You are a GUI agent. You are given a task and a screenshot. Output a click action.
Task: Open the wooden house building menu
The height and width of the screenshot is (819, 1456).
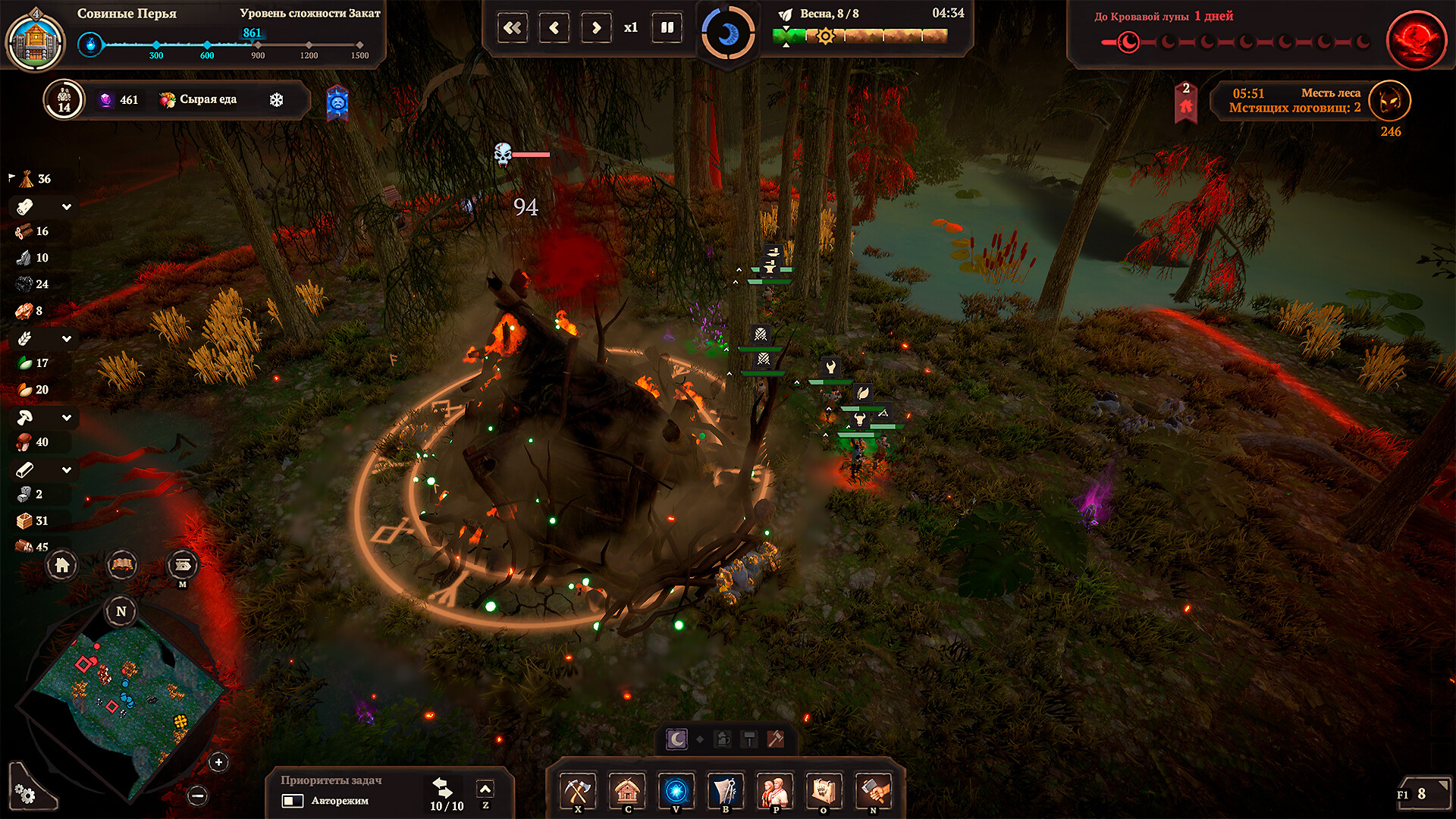click(627, 791)
